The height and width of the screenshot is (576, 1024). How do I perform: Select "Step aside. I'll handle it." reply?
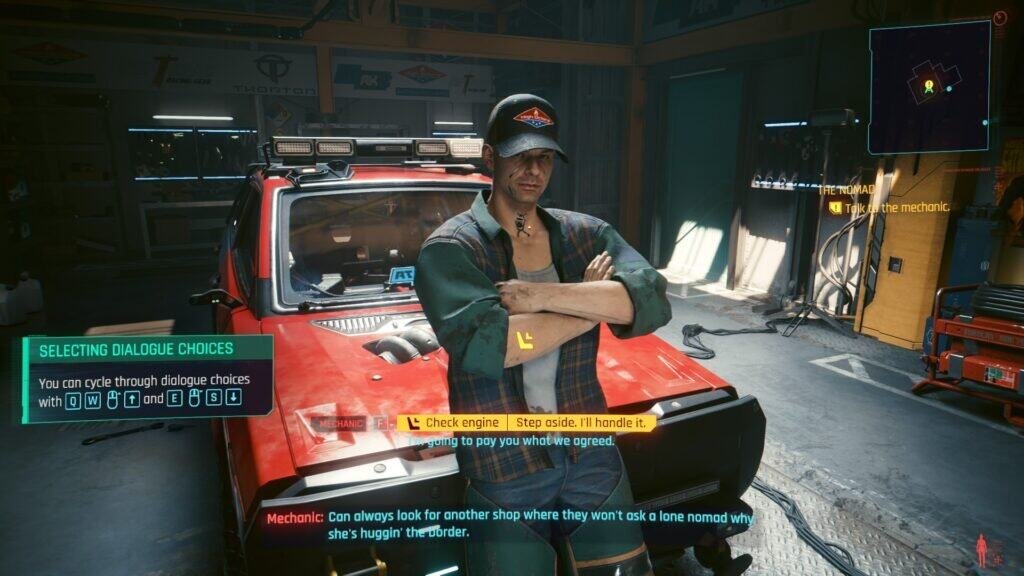click(x=581, y=423)
